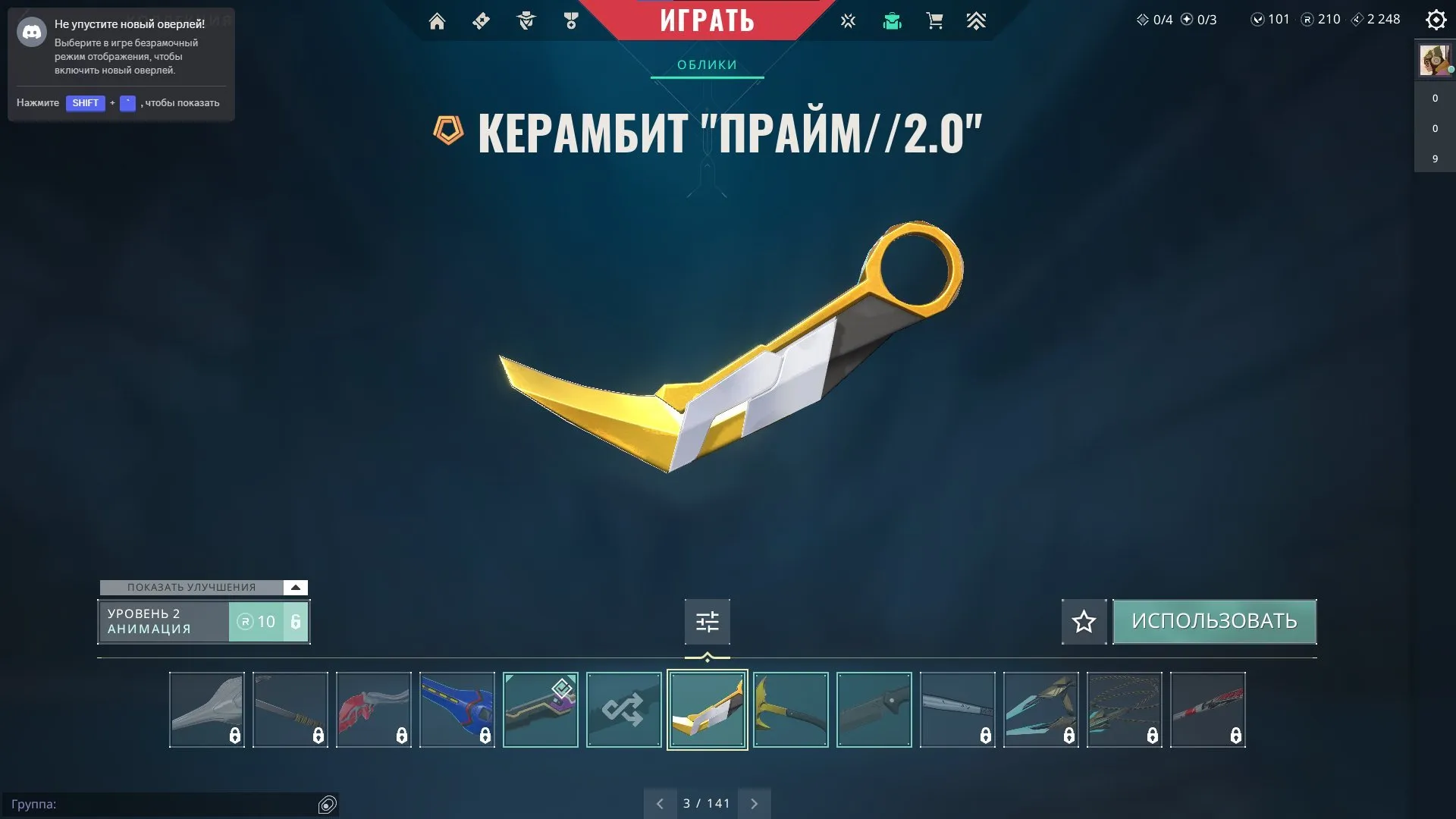The image size is (1456, 819).
Task: Open the Career medal icon
Action: pyautogui.click(x=571, y=21)
